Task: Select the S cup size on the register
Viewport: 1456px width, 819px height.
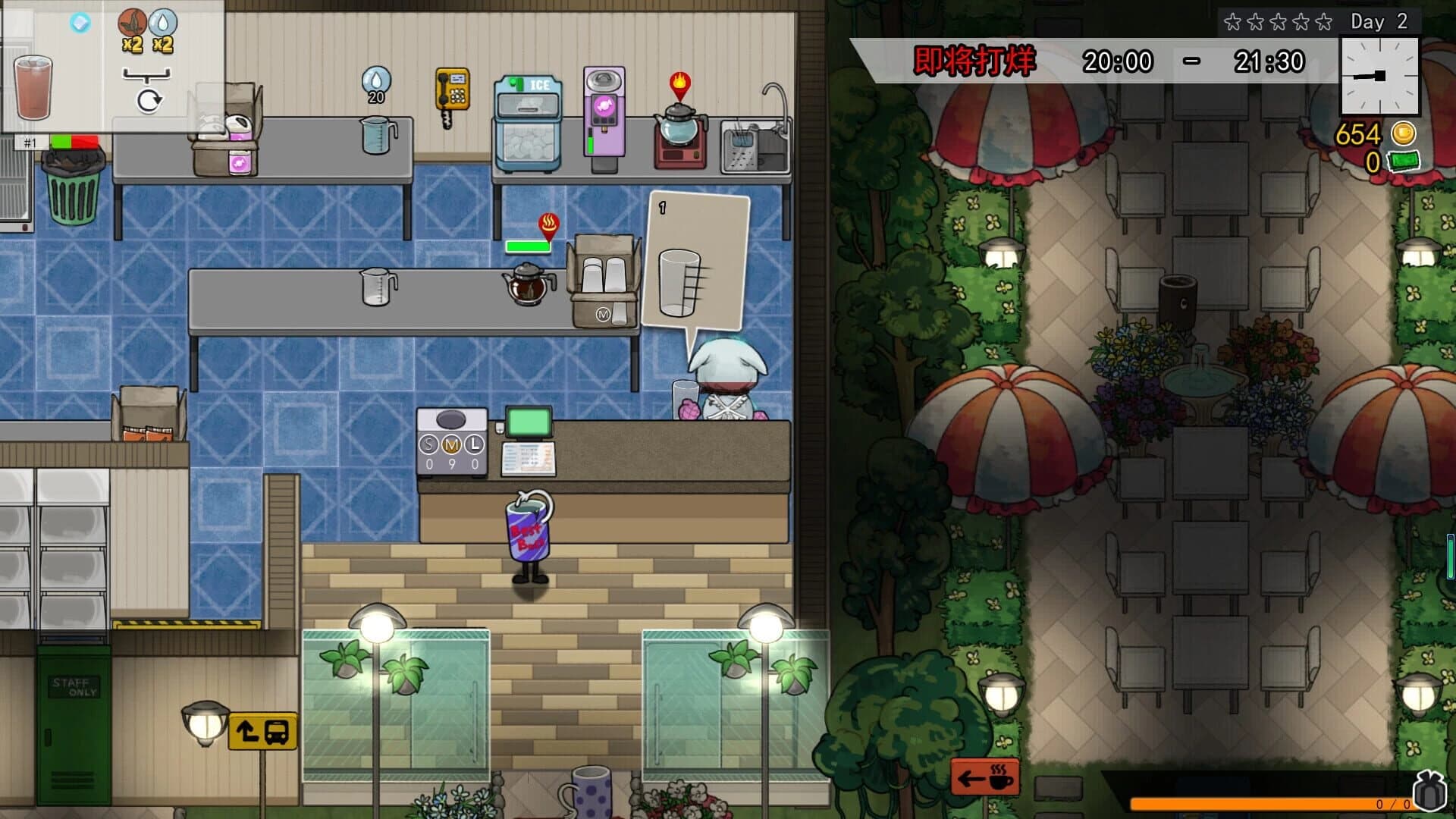Action: pos(427,444)
